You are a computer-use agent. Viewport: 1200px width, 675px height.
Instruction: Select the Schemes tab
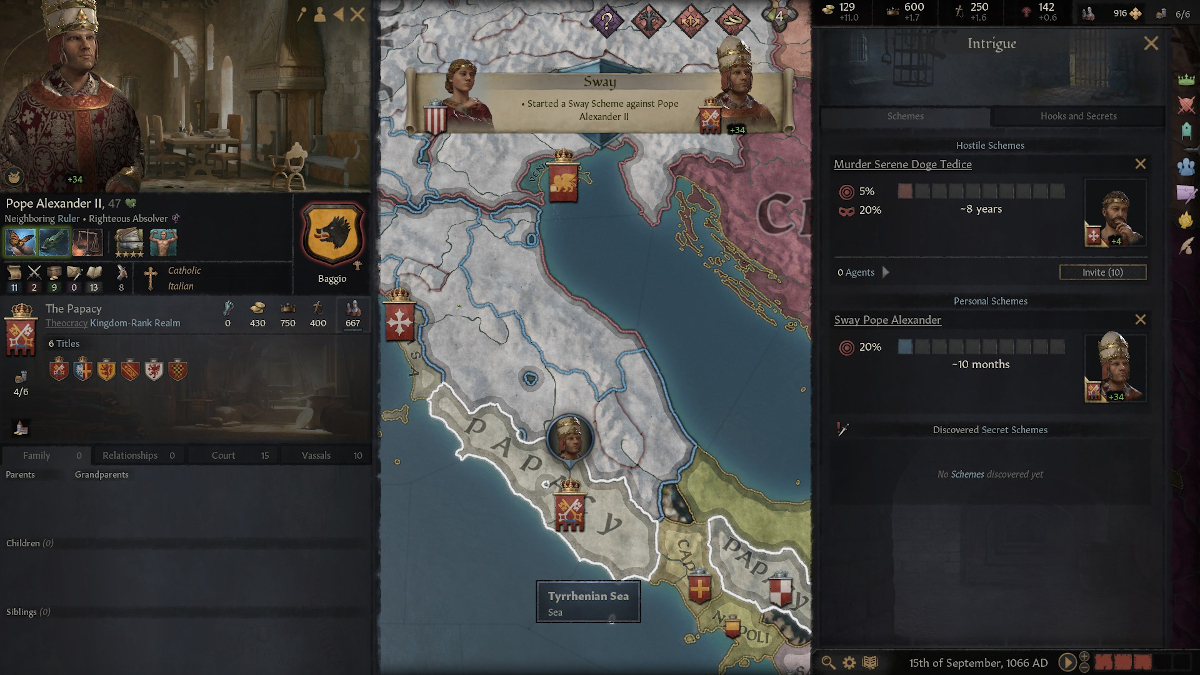[905, 116]
